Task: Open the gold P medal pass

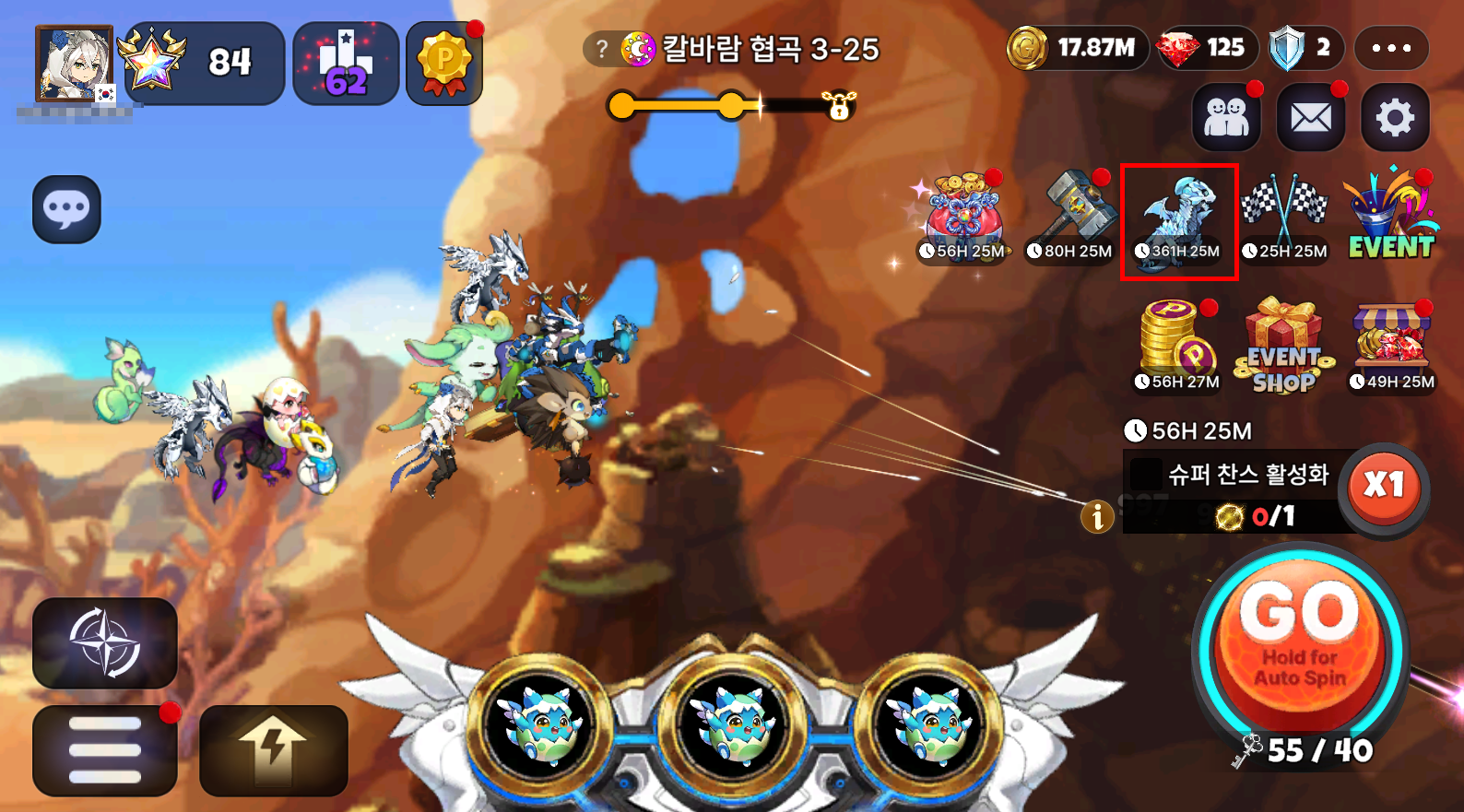Action: tap(444, 63)
